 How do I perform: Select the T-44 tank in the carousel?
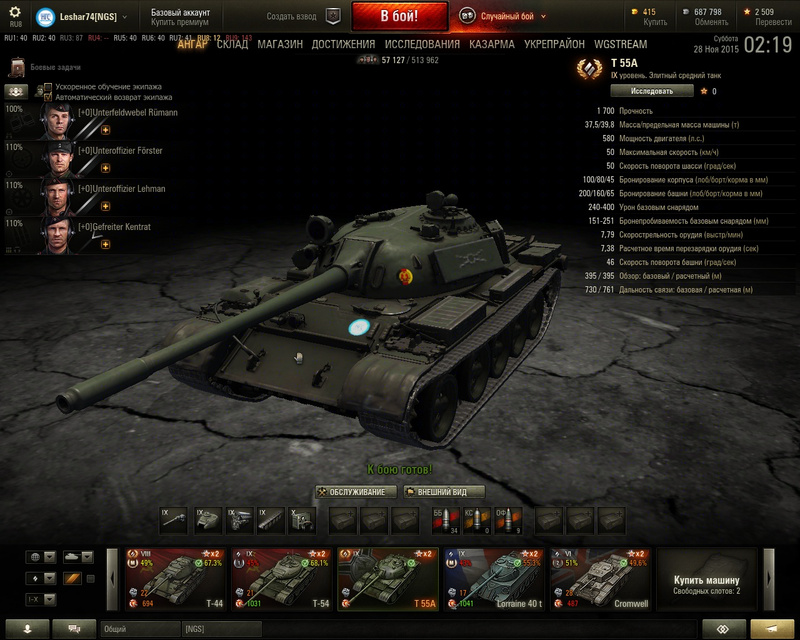(x=175, y=578)
